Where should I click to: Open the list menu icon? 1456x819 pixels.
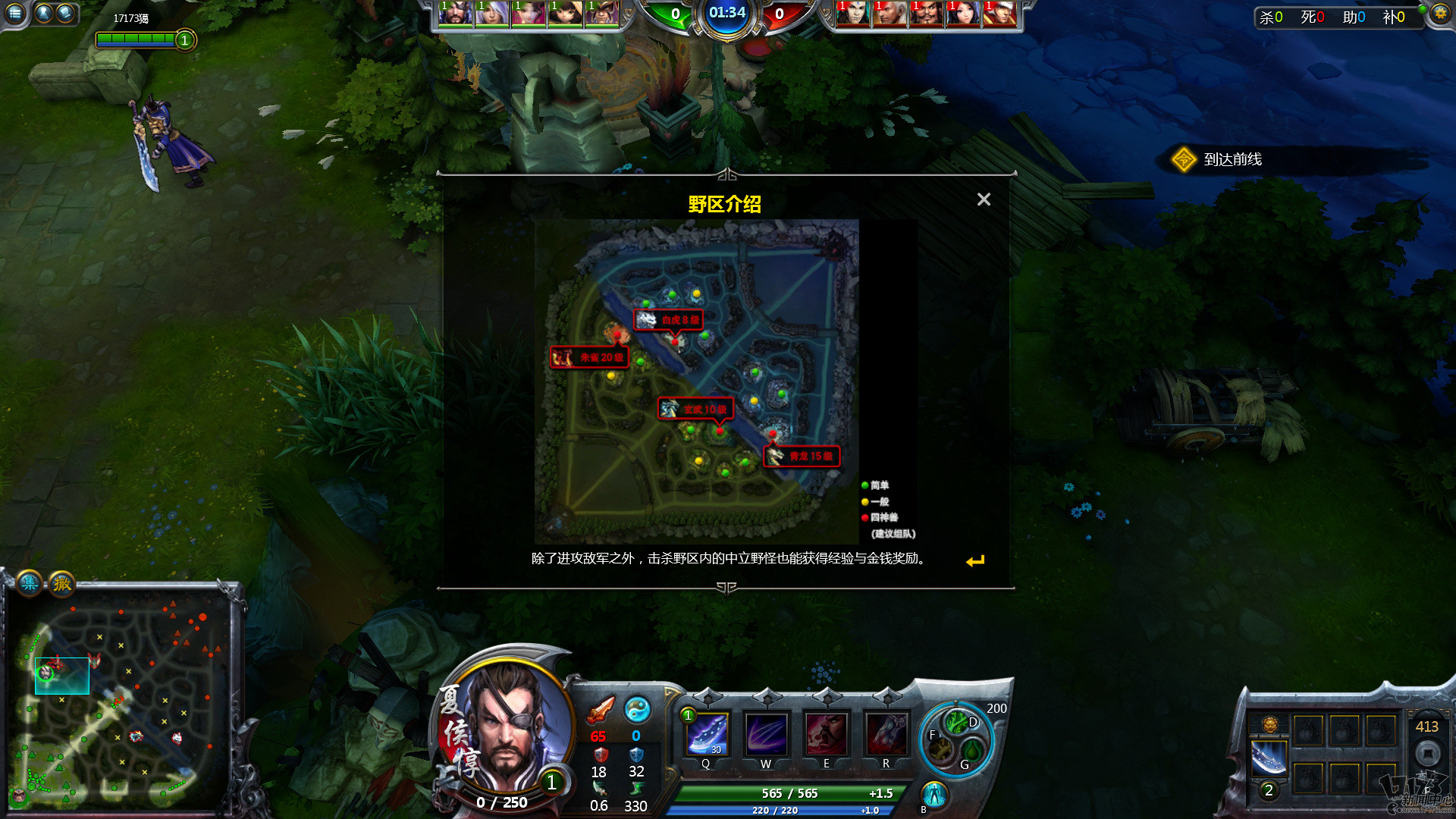[x=15, y=13]
